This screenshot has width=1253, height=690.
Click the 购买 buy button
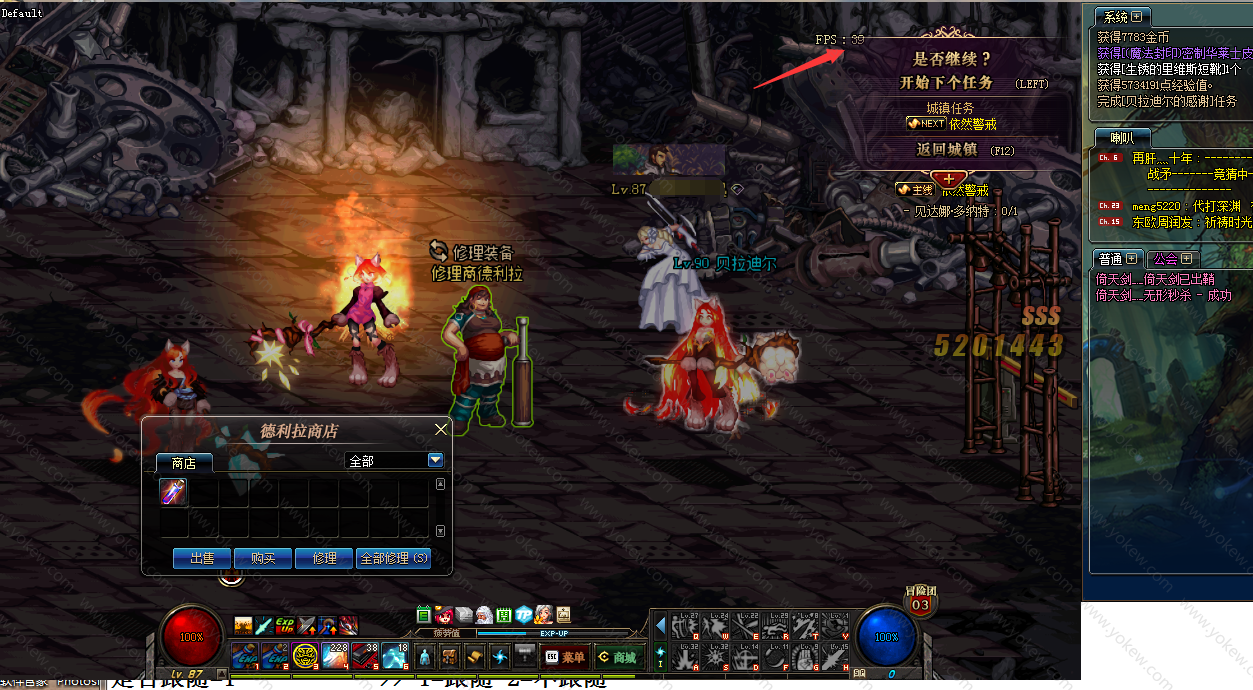[263, 558]
